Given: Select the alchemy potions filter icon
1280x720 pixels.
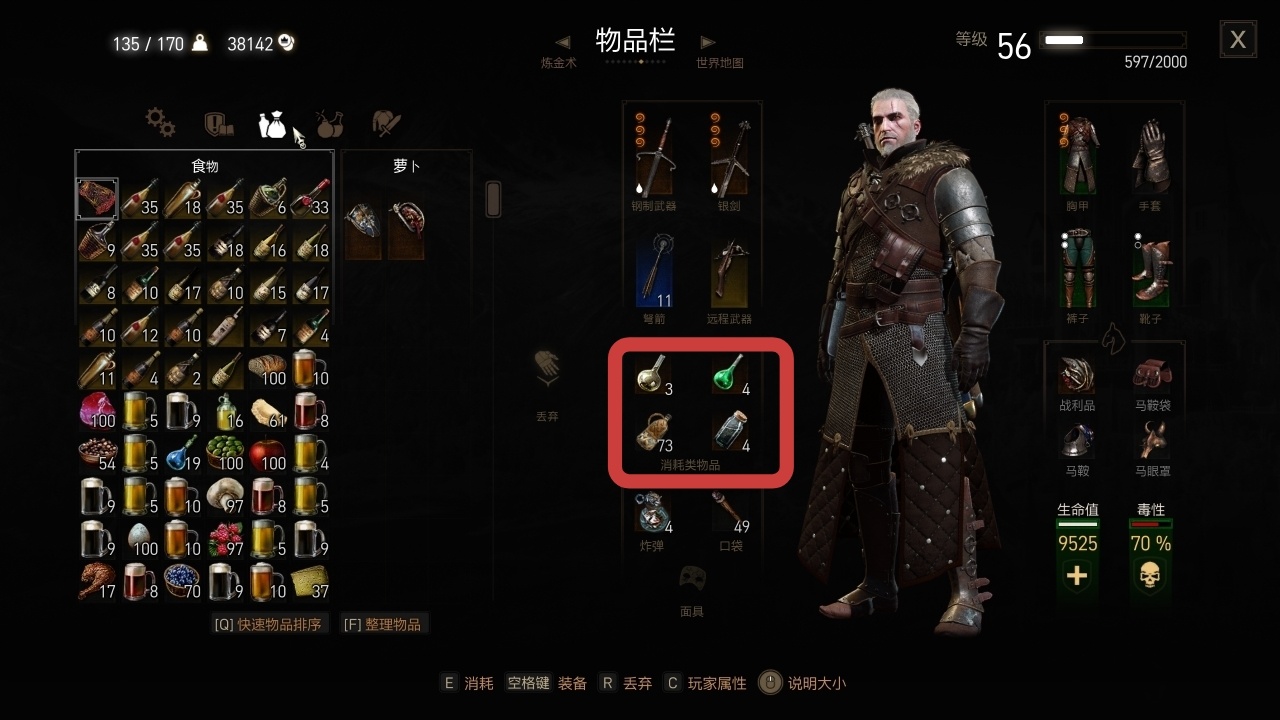Looking at the screenshot, I should (330, 122).
